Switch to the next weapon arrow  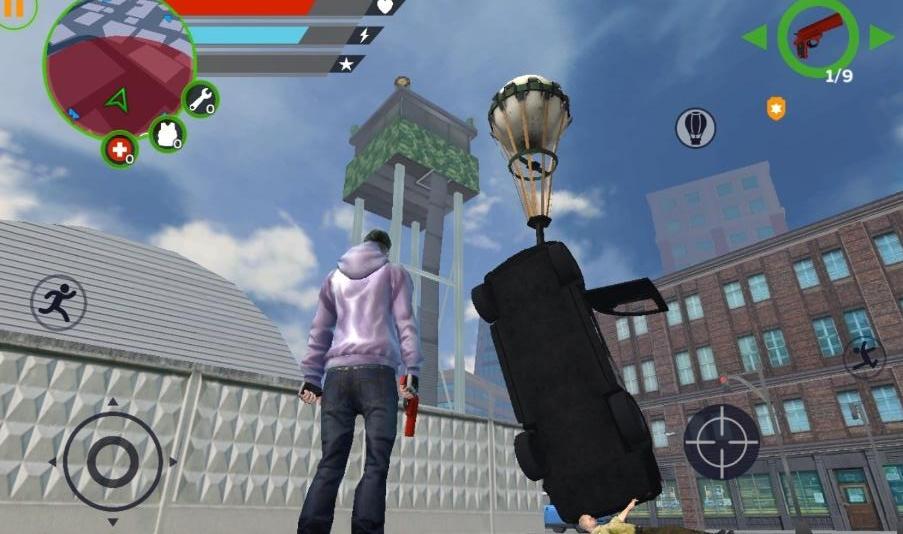(881, 38)
